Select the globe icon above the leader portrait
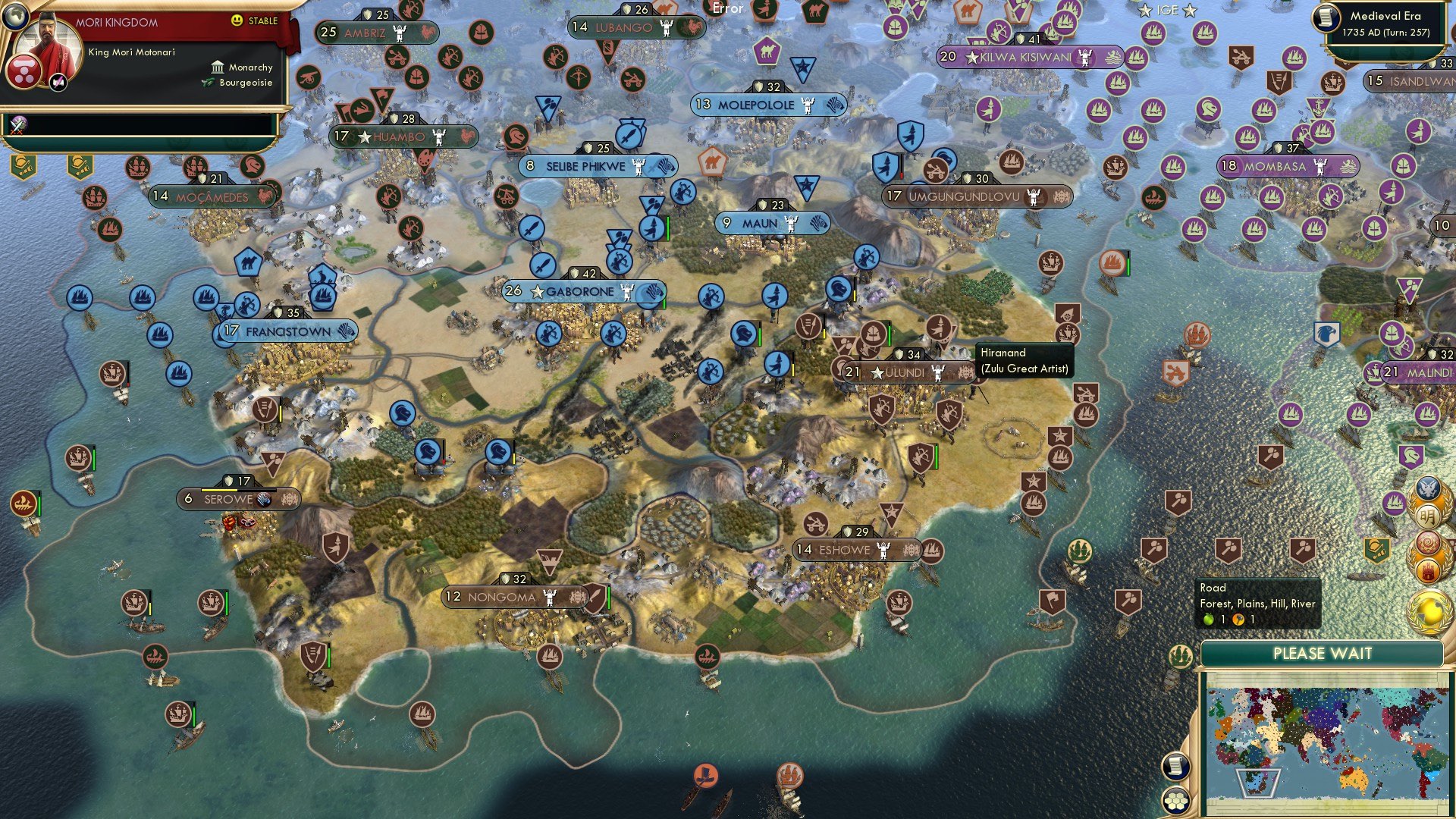 [14, 16]
